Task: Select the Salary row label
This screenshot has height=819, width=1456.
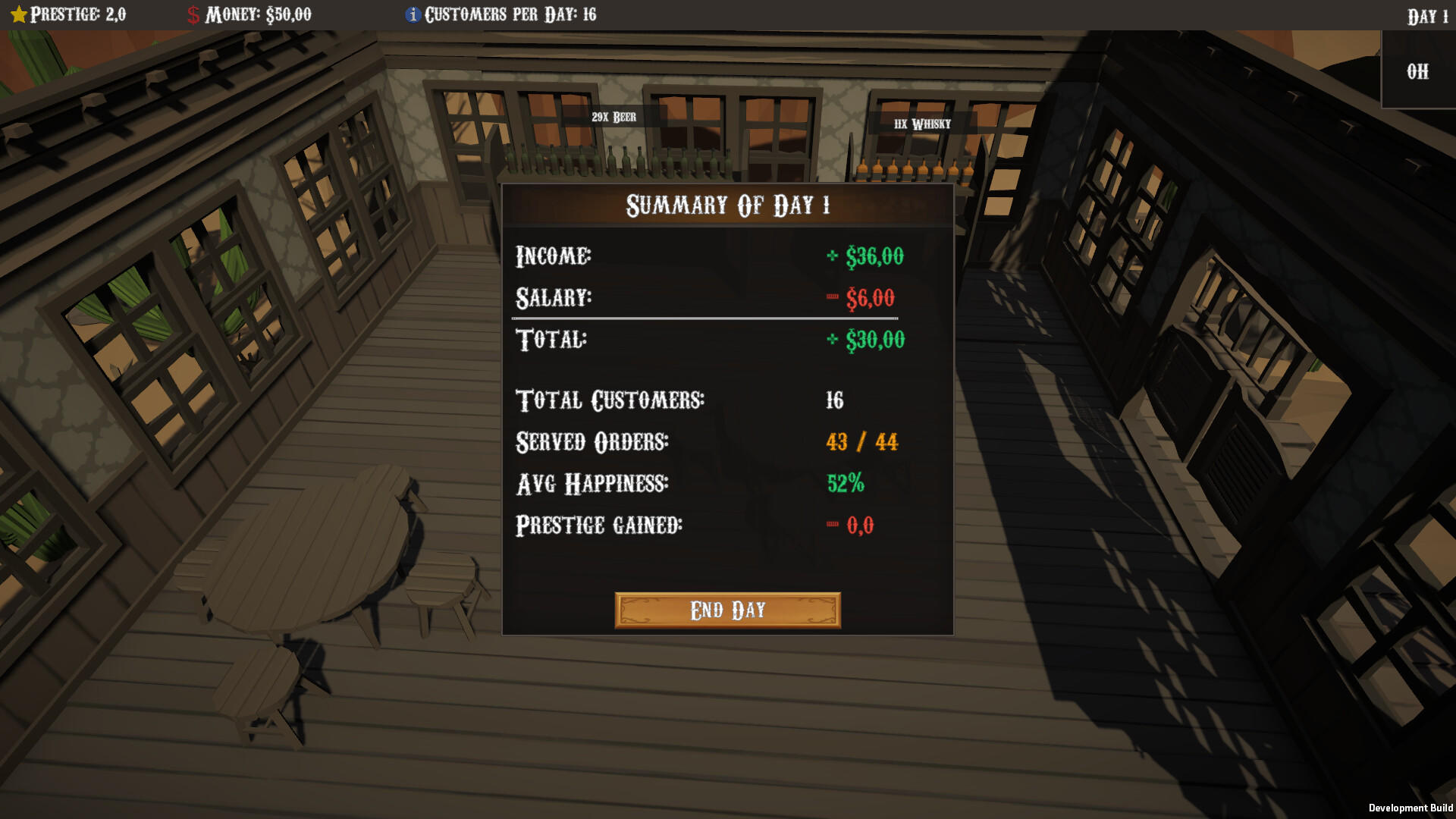Action: coord(554,298)
